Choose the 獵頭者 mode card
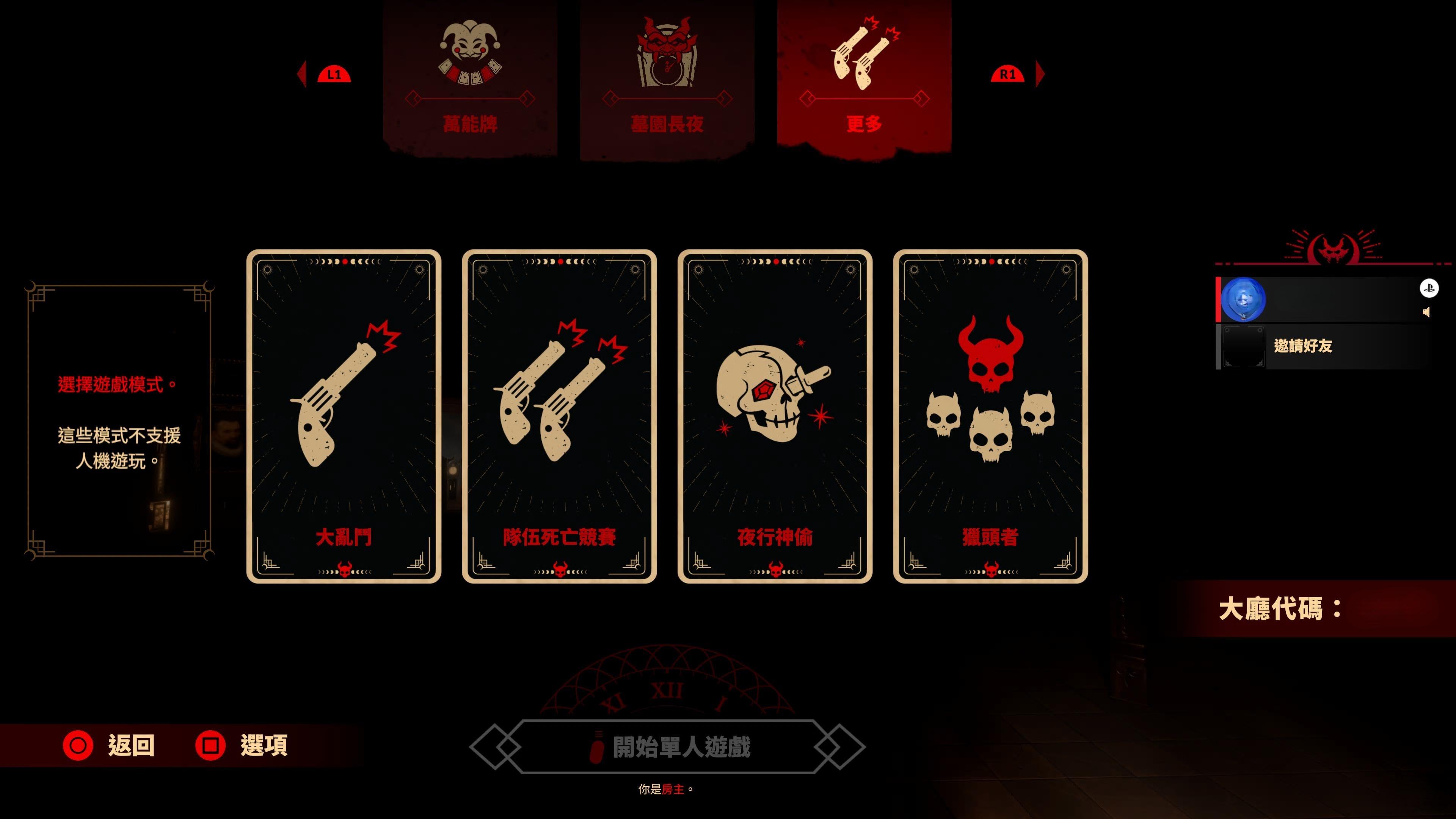The width and height of the screenshot is (1456, 819). point(990,416)
